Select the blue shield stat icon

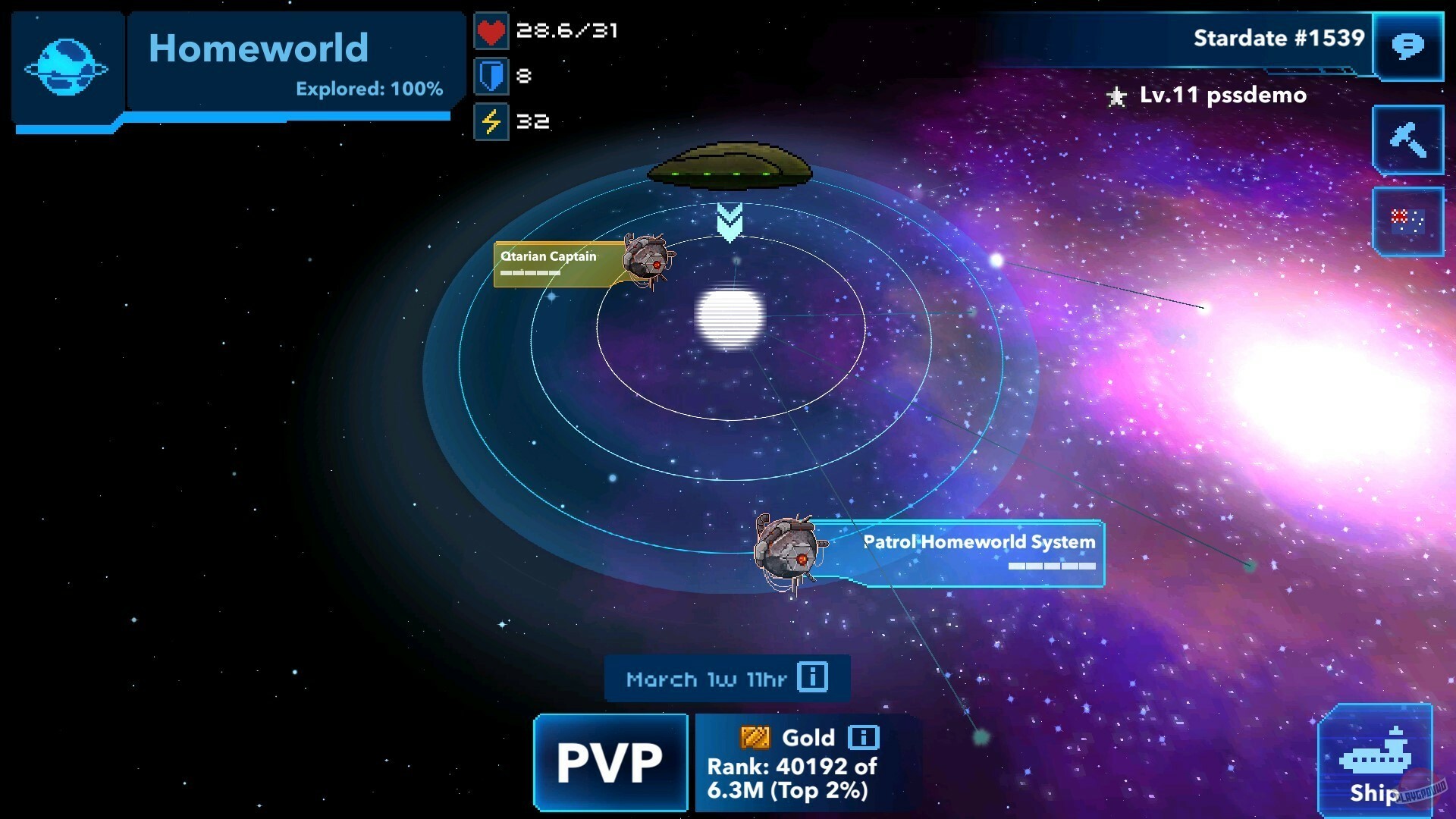[x=493, y=76]
